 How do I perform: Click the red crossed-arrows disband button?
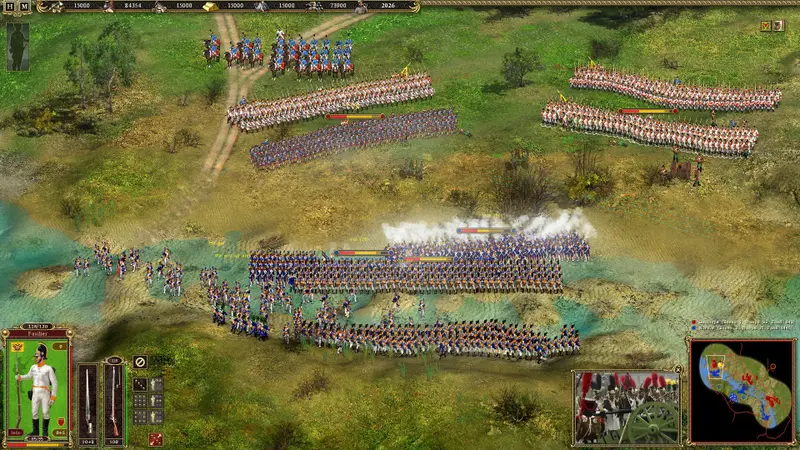click(x=156, y=438)
